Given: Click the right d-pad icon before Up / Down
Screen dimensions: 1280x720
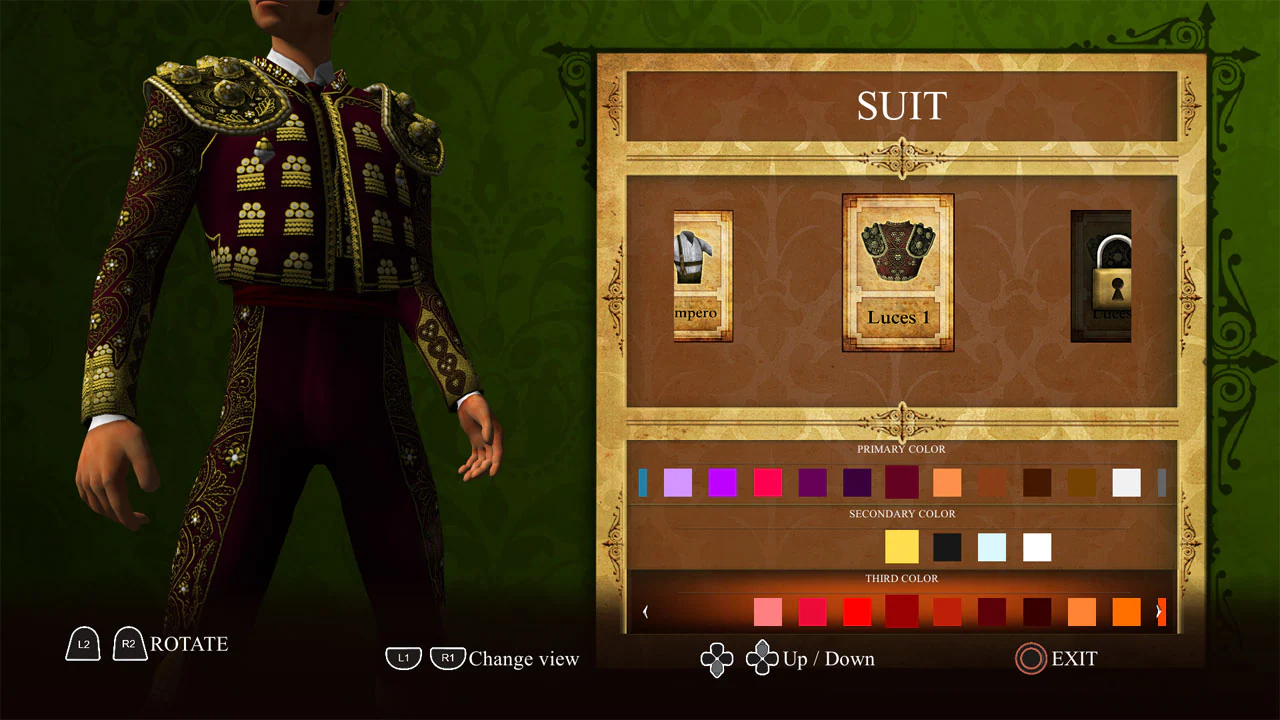Looking at the screenshot, I should click(762, 659).
